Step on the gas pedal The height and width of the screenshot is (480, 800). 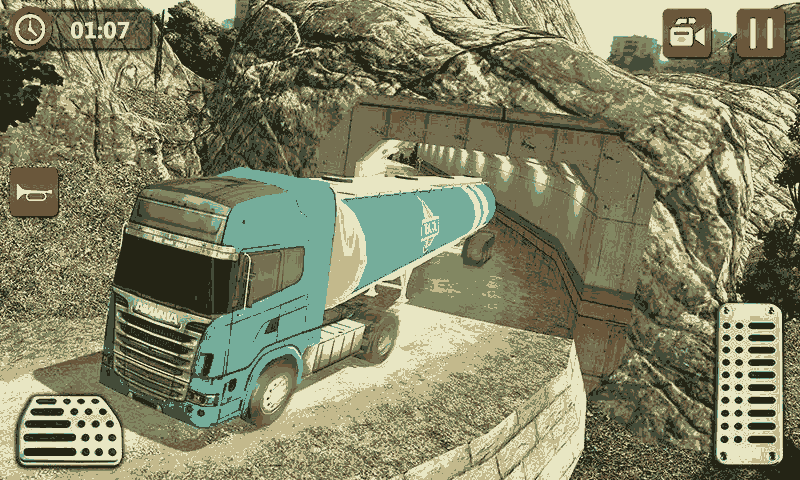[x=748, y=382]
